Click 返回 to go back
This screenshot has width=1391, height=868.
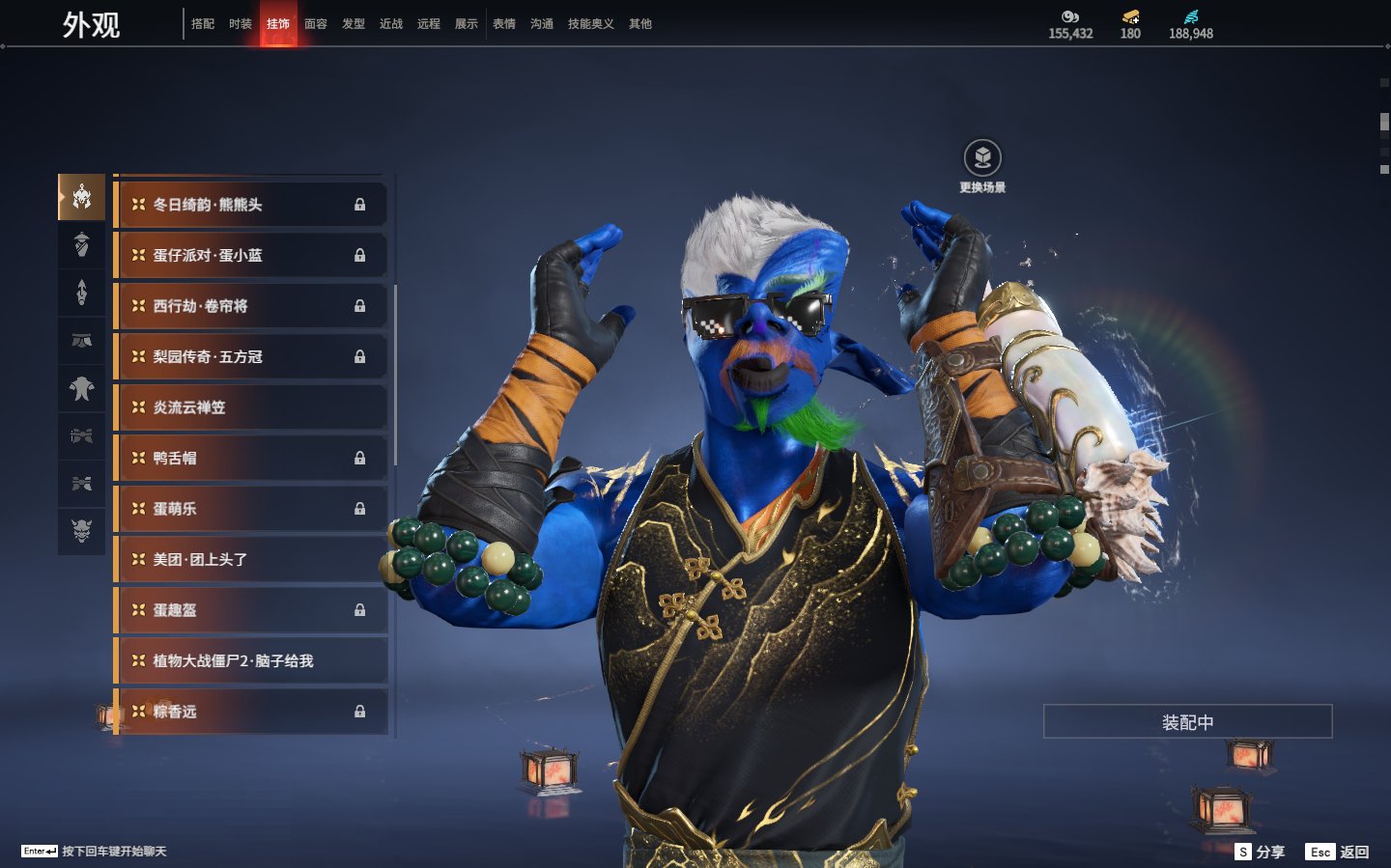(1338, 852)
